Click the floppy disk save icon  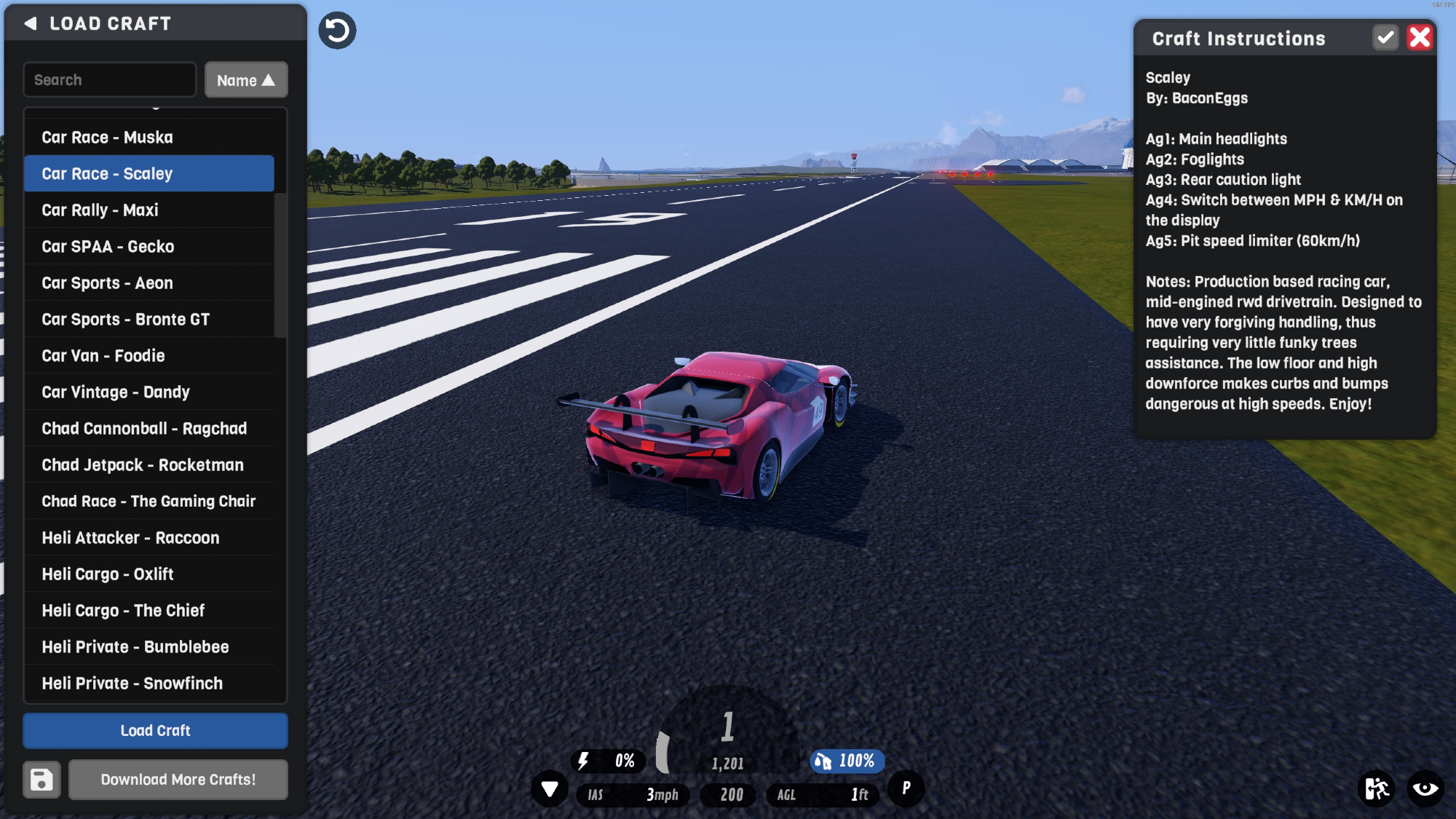tap(41, 780)
